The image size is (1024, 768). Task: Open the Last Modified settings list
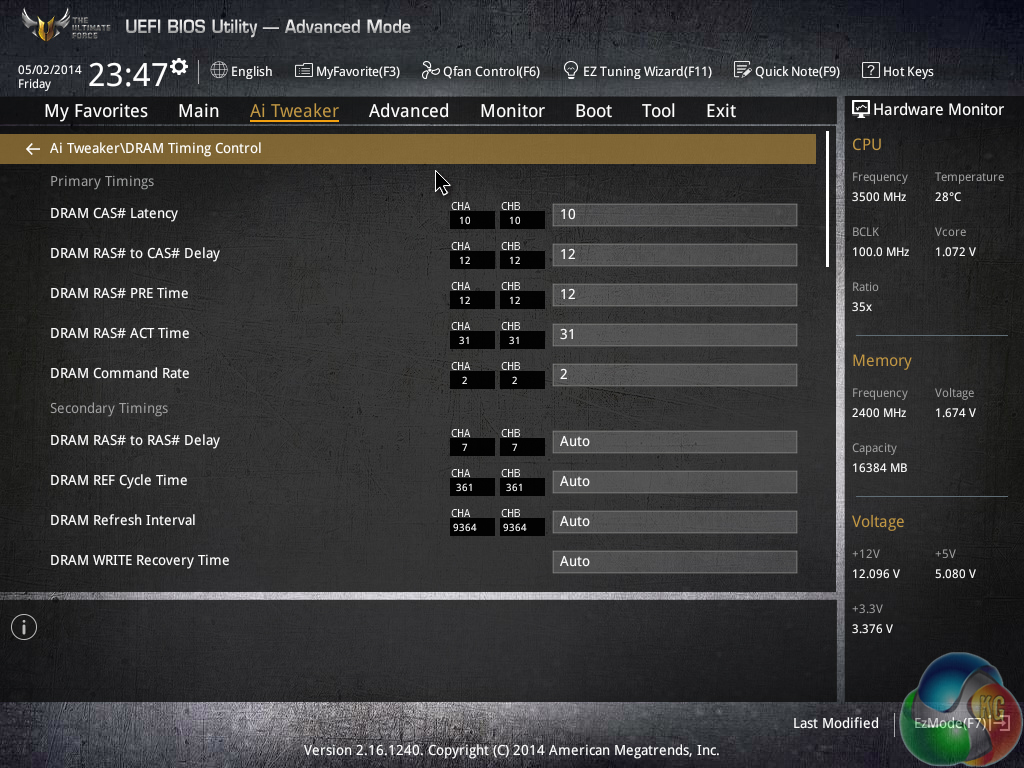pyautogui.click(x=835, y=723)
